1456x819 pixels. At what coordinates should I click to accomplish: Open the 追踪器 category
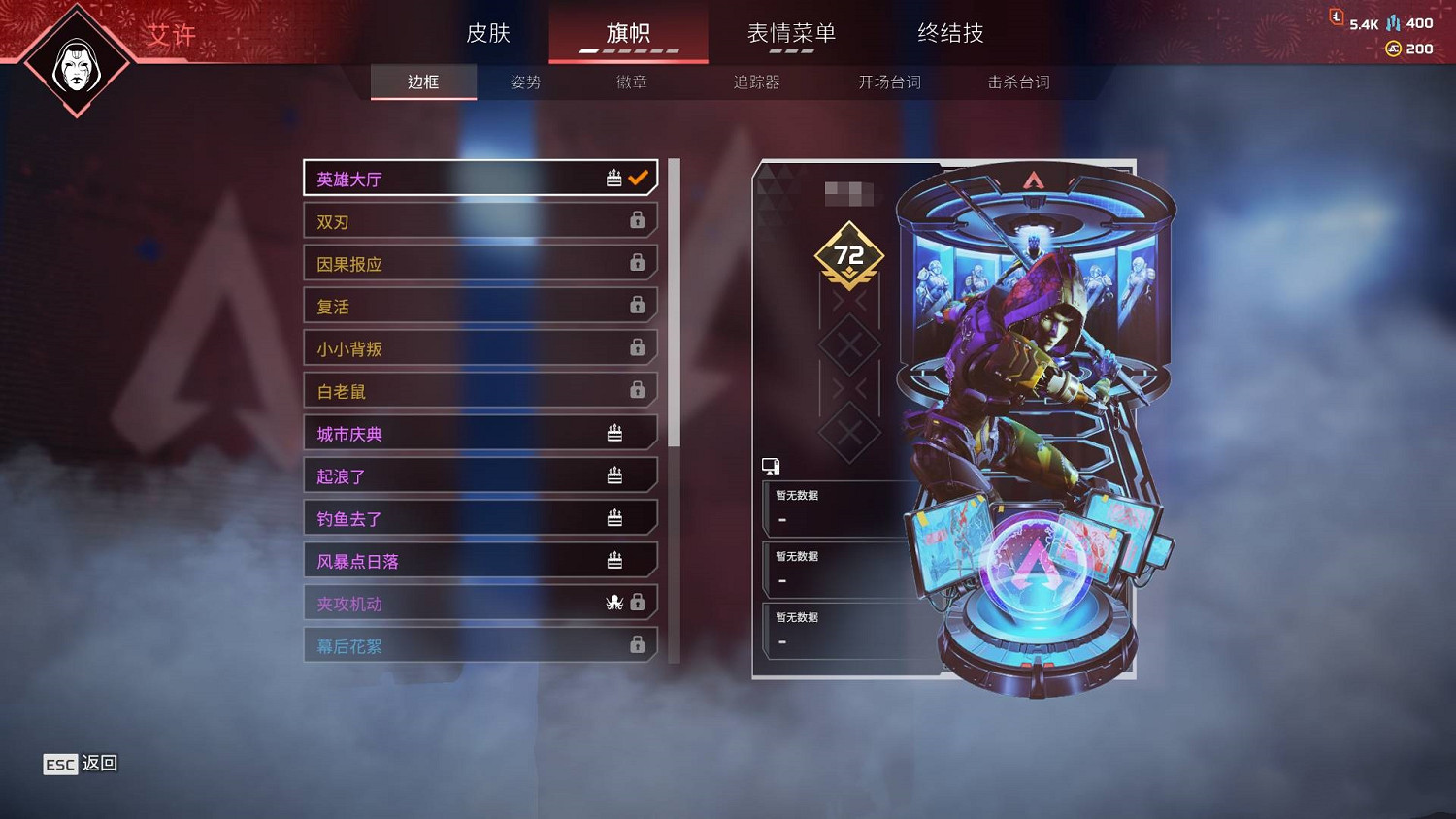[x=757, y=82]
